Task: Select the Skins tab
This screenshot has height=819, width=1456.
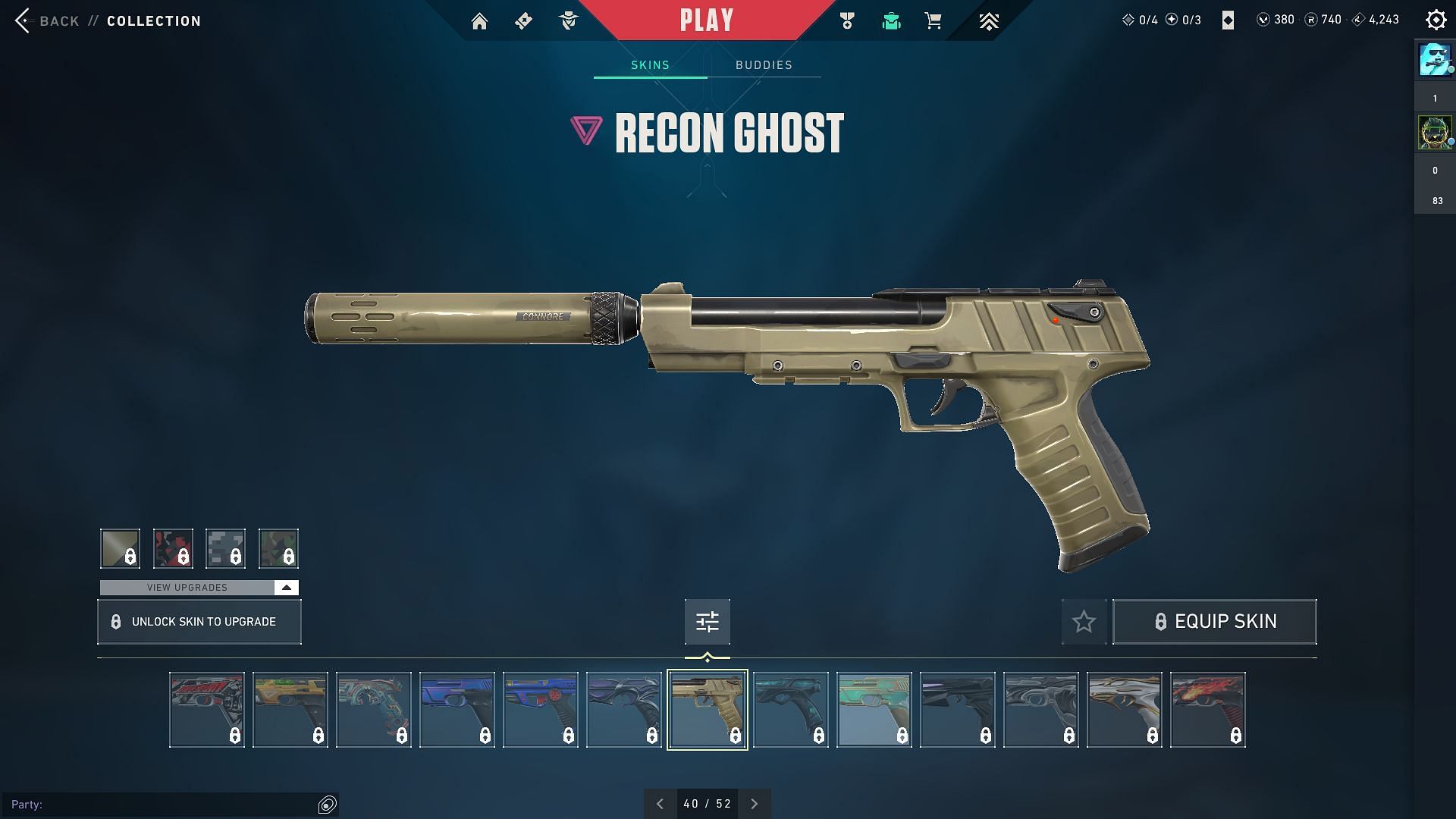Action: coord(650,65)
